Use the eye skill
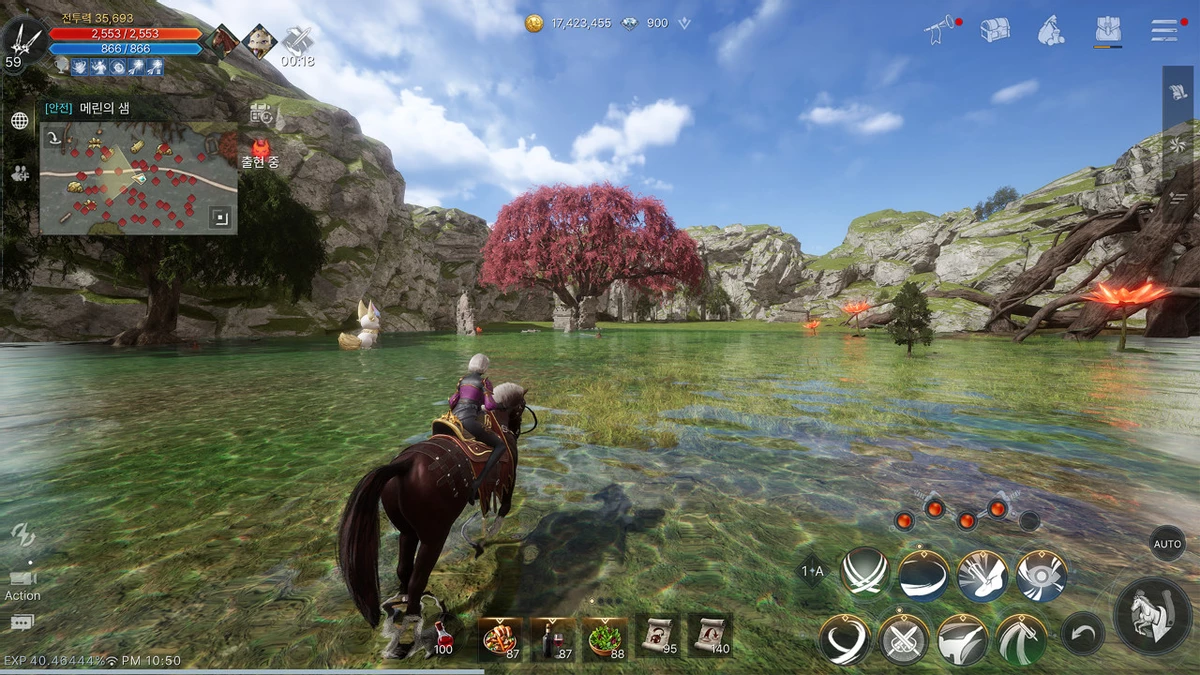 (1041, 577)
